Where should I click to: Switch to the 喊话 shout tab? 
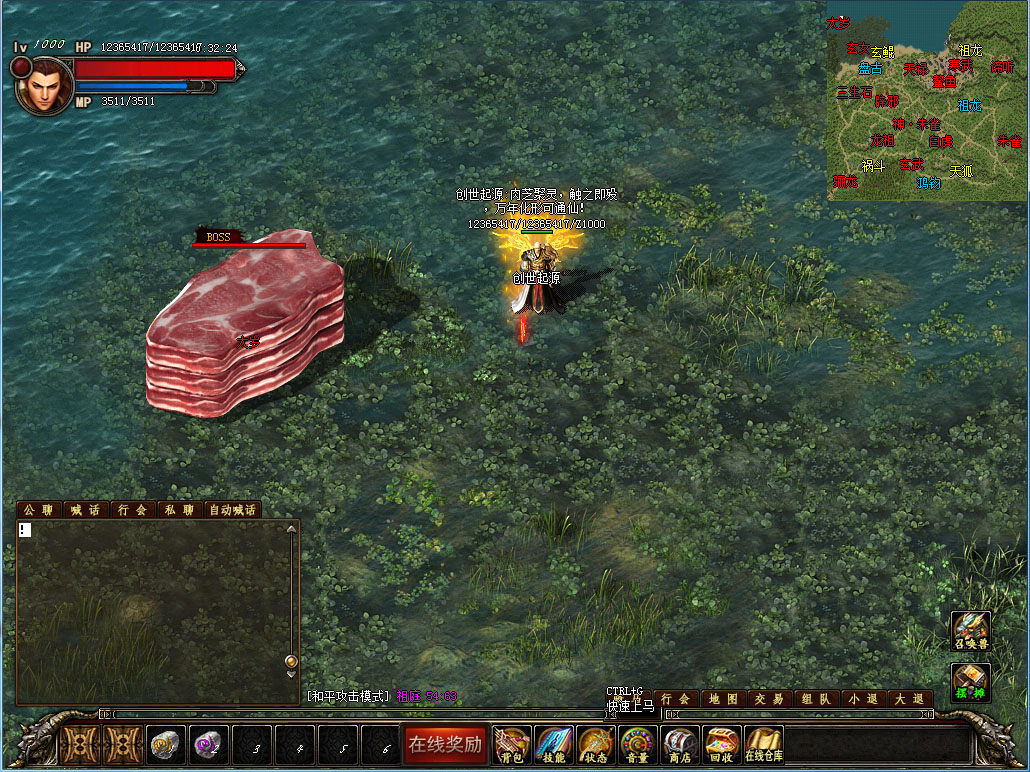85,510
